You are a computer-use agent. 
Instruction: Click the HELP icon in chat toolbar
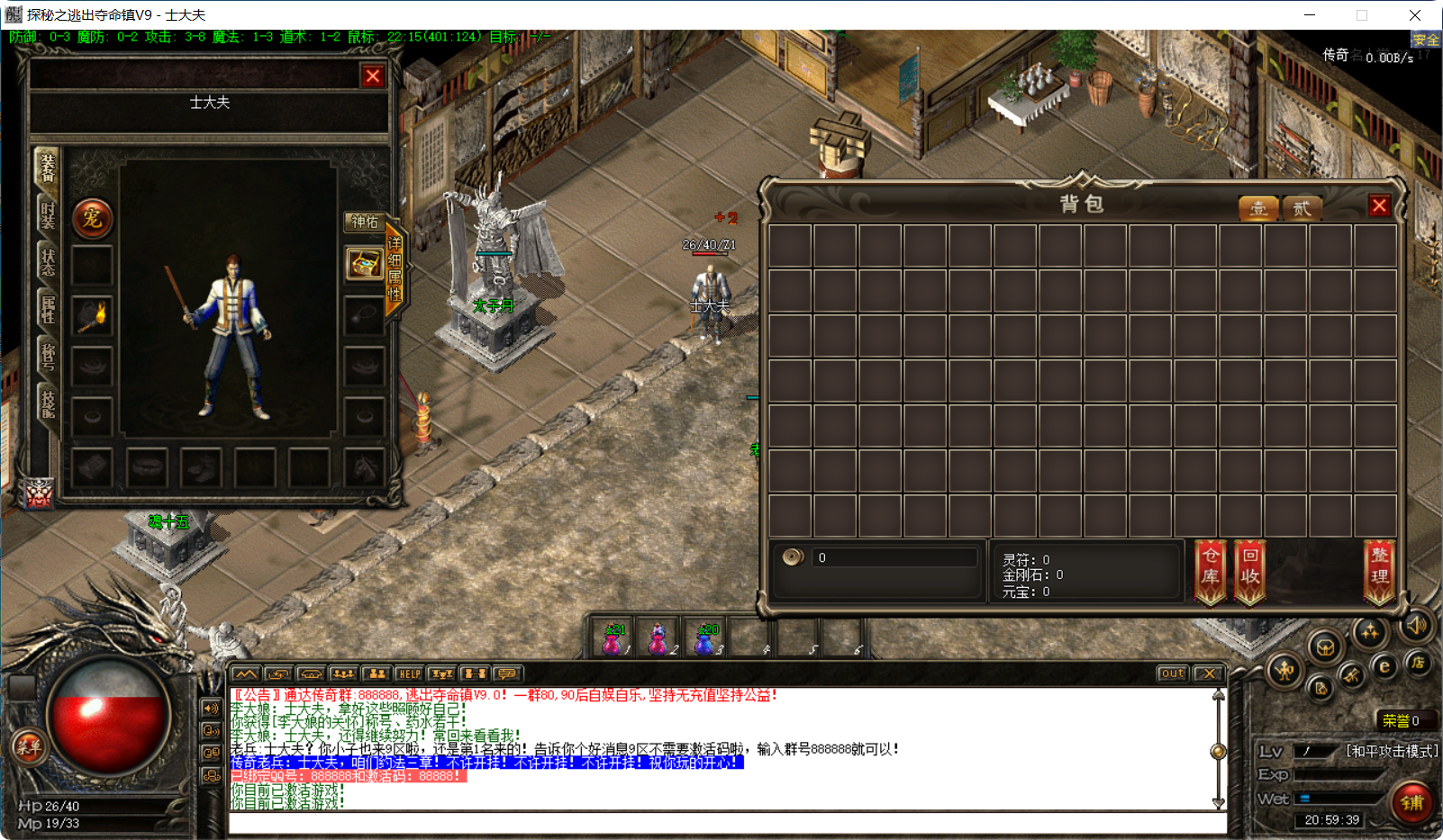pyautogui.click(x=410, y=673)
